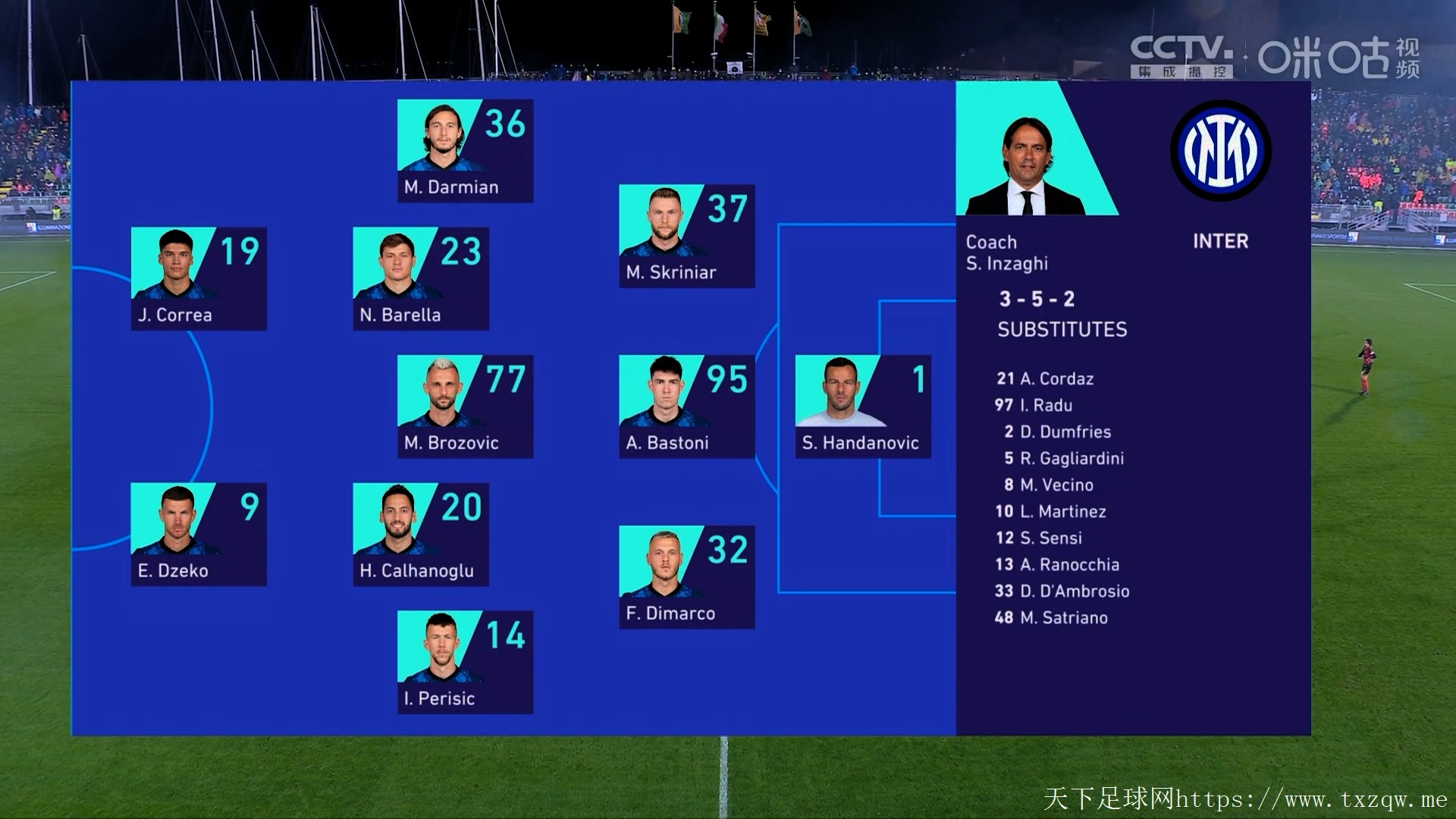Viewport: 1456px width, 819px height.
Task: Select goalkeeper S. Handanovic's card
Action: 862,406
